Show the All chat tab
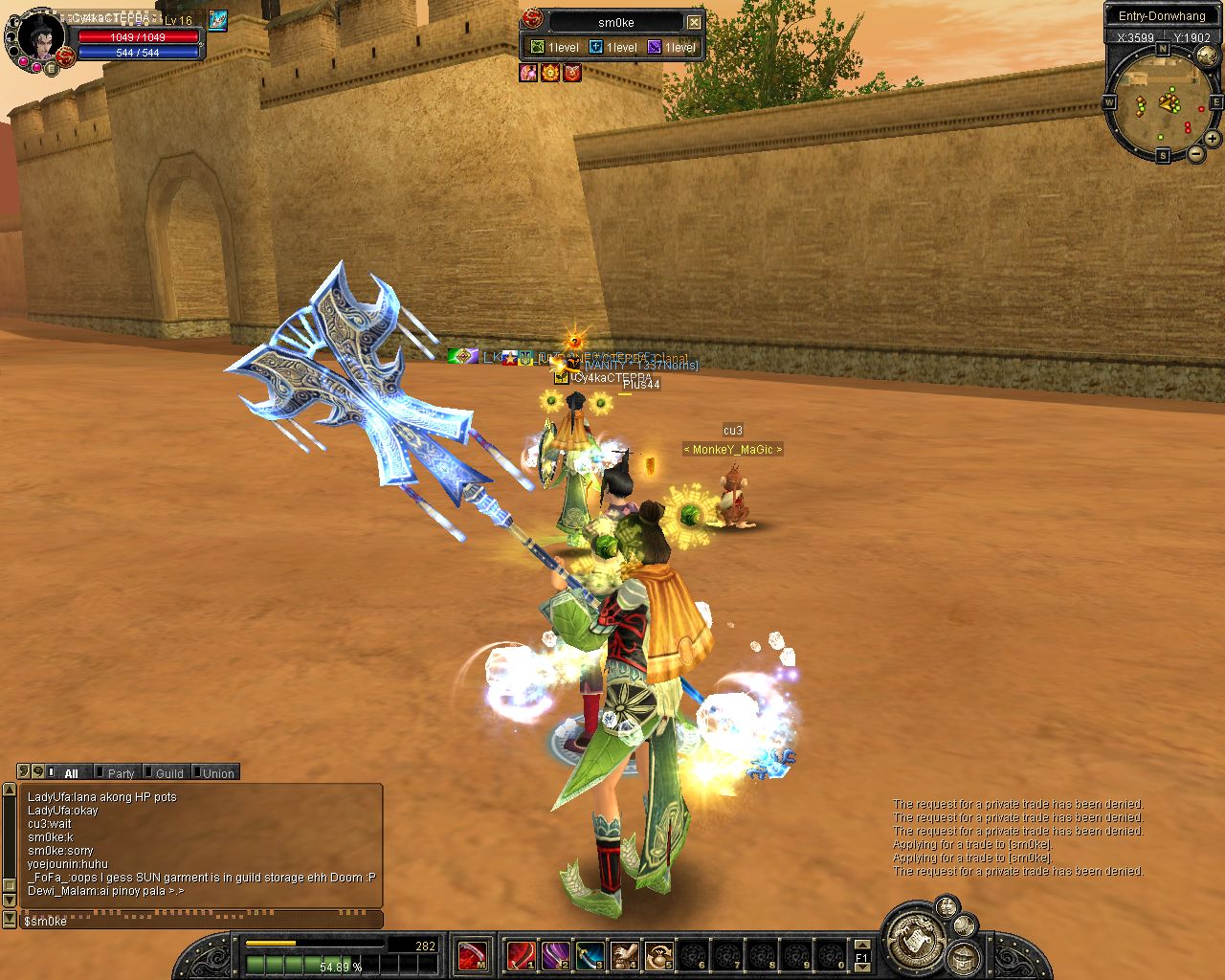The image size is (1225, 980). 71,773
